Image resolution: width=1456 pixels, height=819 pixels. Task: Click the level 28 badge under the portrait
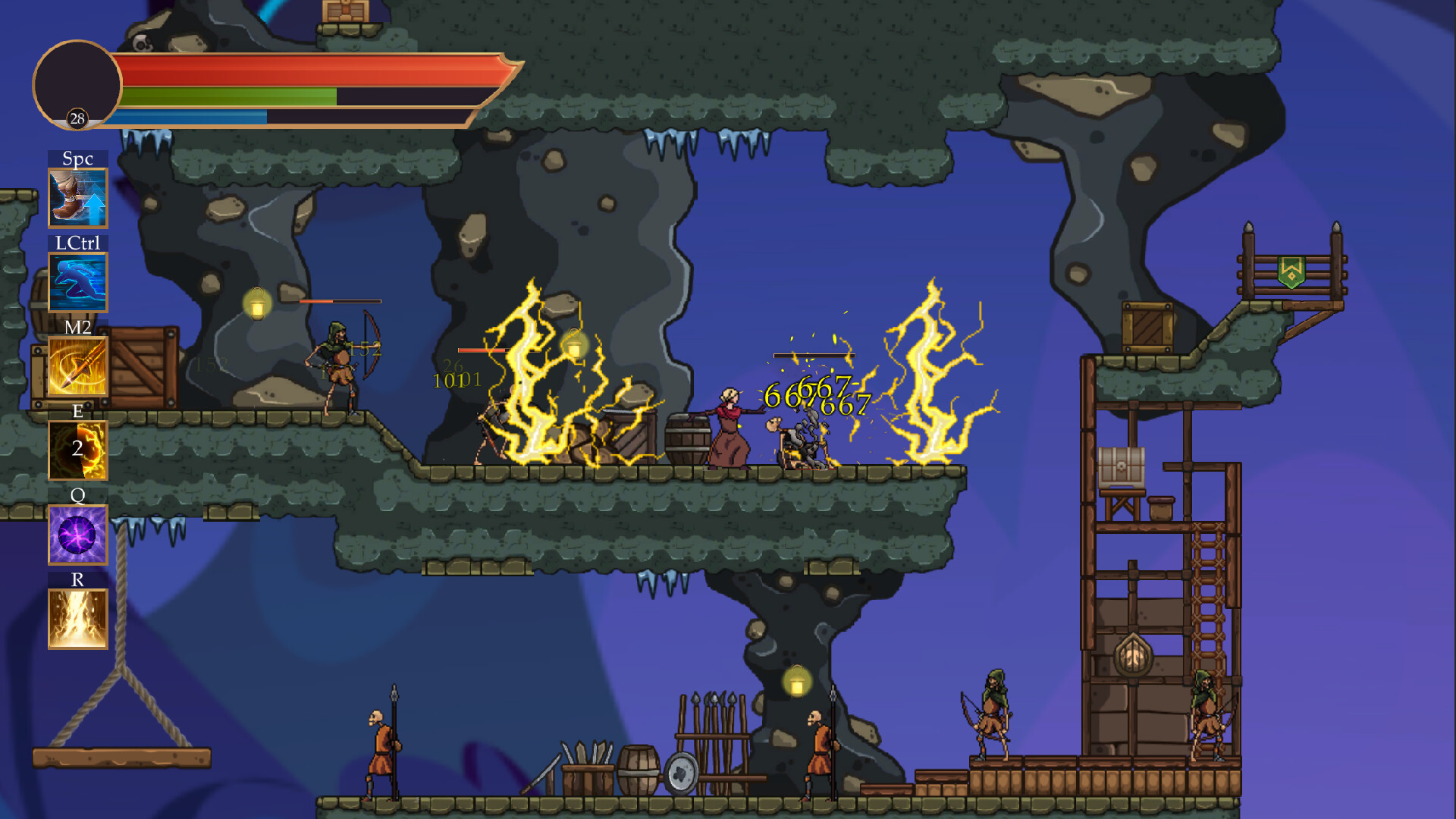click(x=76, y=118)
